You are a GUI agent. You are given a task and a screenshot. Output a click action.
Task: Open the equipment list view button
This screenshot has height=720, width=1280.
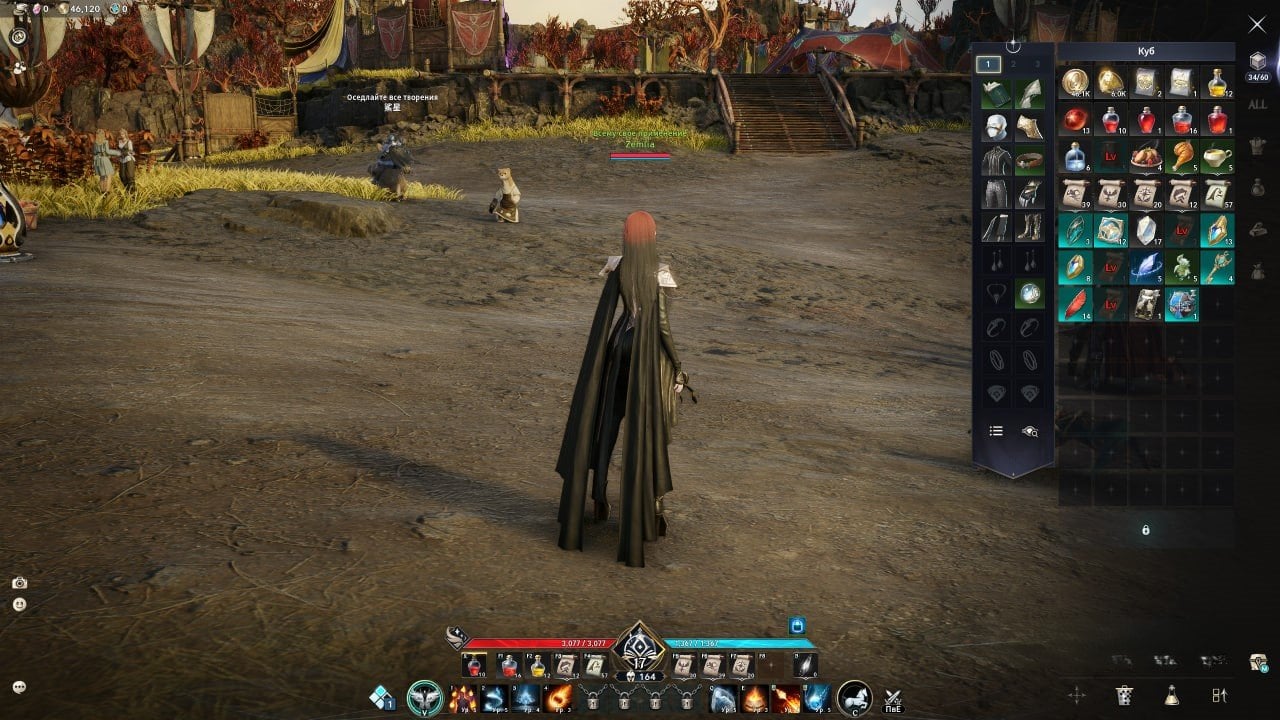(996, 431)
